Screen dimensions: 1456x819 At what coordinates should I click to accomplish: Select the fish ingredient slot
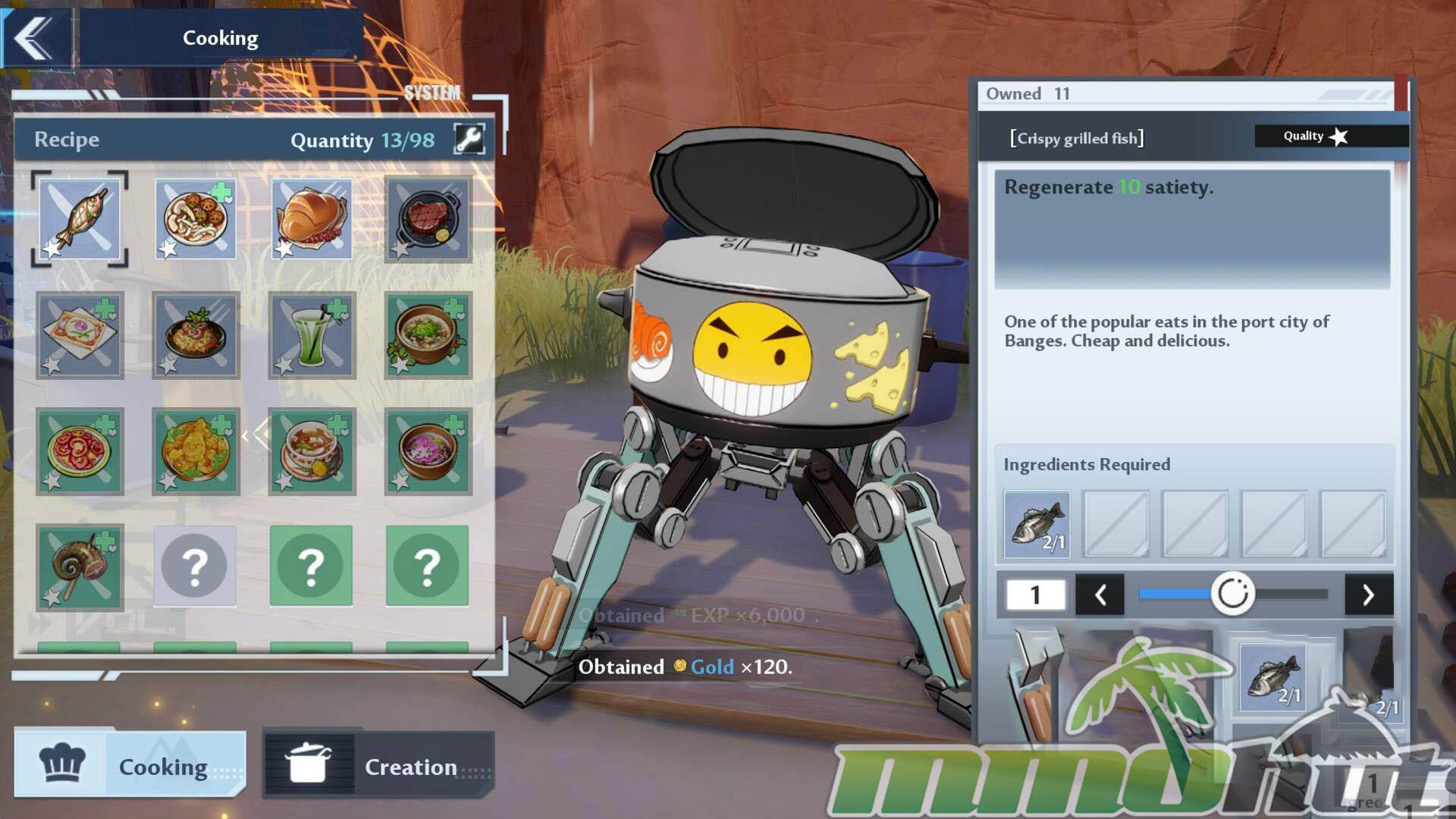tap(1037, 524)
